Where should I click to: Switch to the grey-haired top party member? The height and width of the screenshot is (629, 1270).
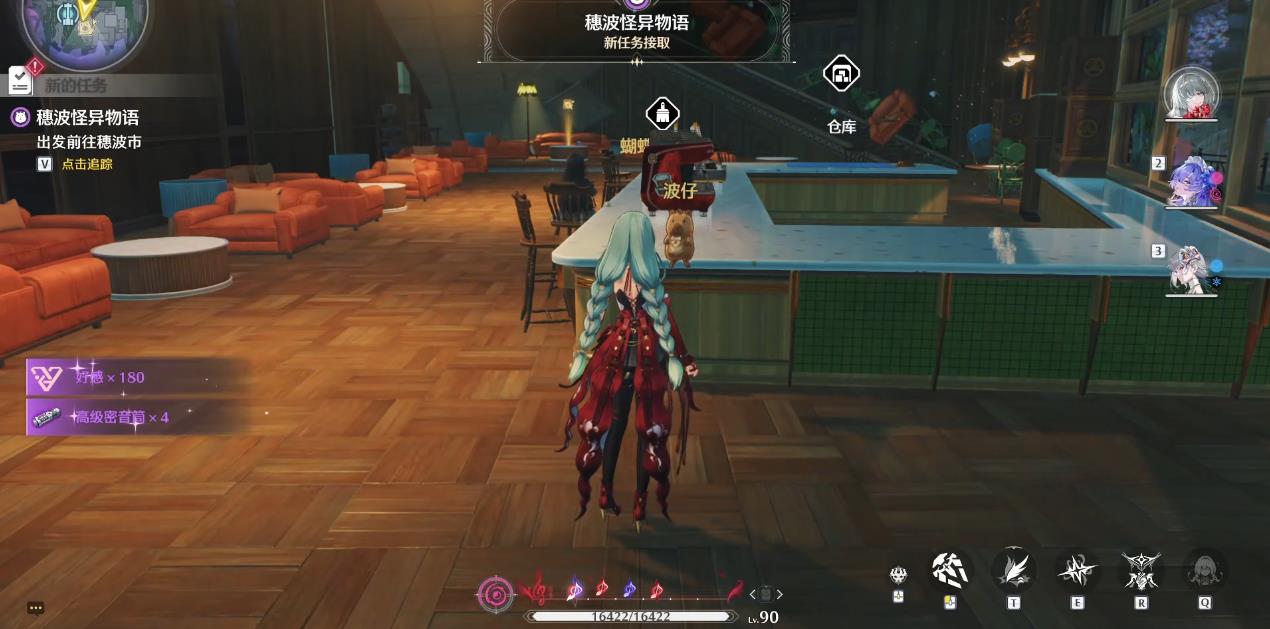pyautogui.click(x=1192, y=94)
